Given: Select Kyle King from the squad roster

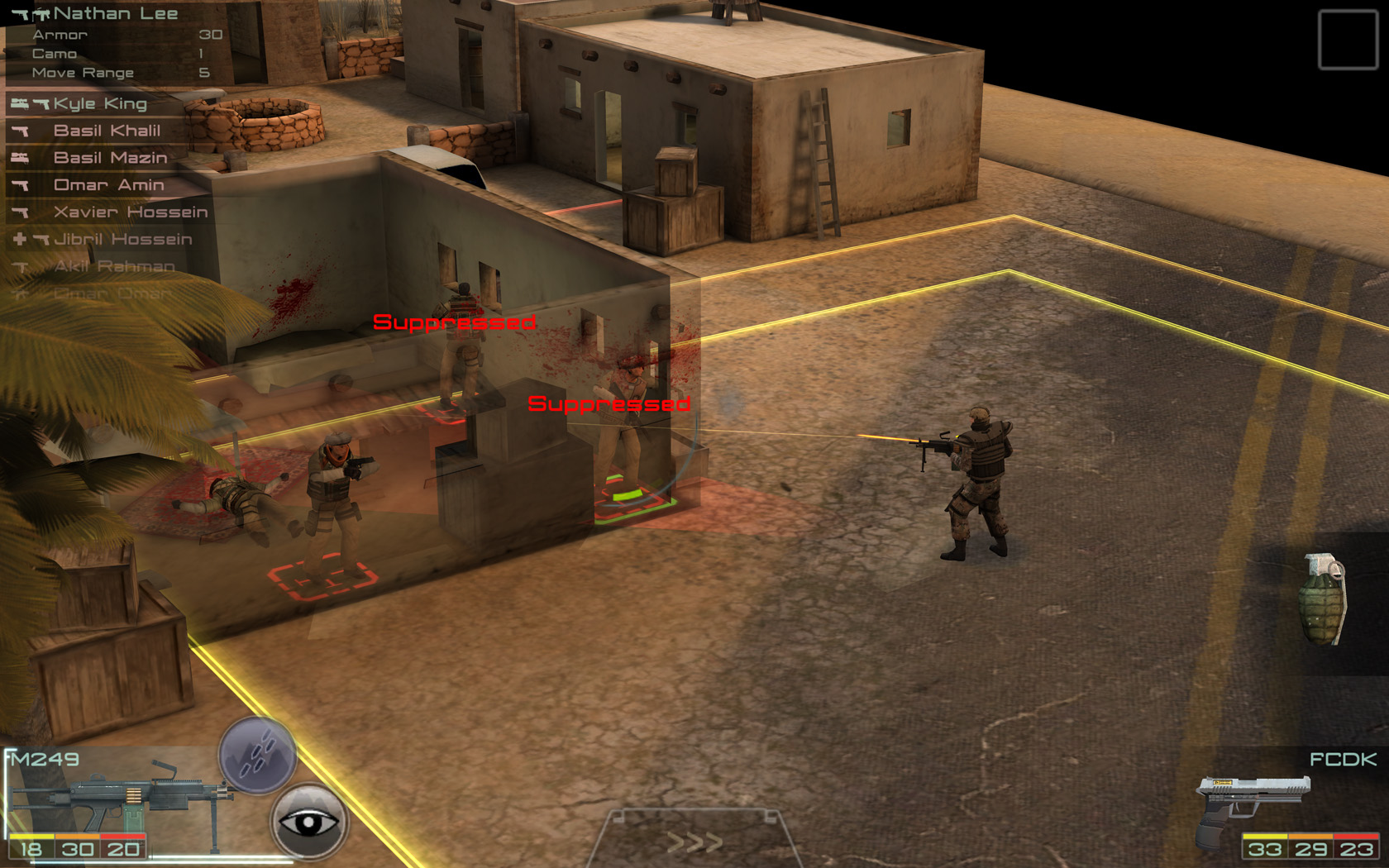Looking at the screenshot, I should click(x=99, y=103).
